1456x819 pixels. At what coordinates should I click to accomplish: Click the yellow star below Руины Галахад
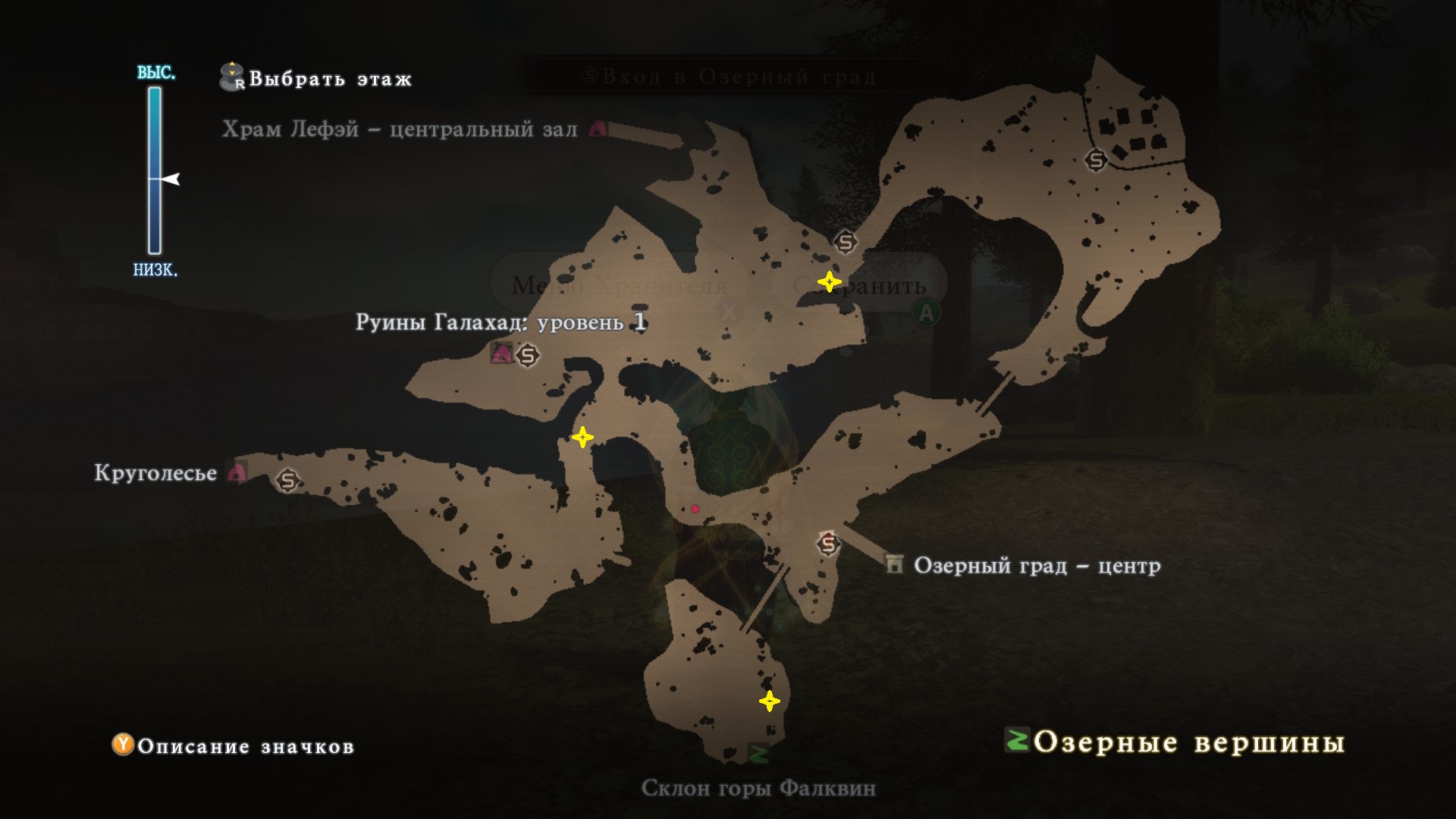[x=582, y=438]
